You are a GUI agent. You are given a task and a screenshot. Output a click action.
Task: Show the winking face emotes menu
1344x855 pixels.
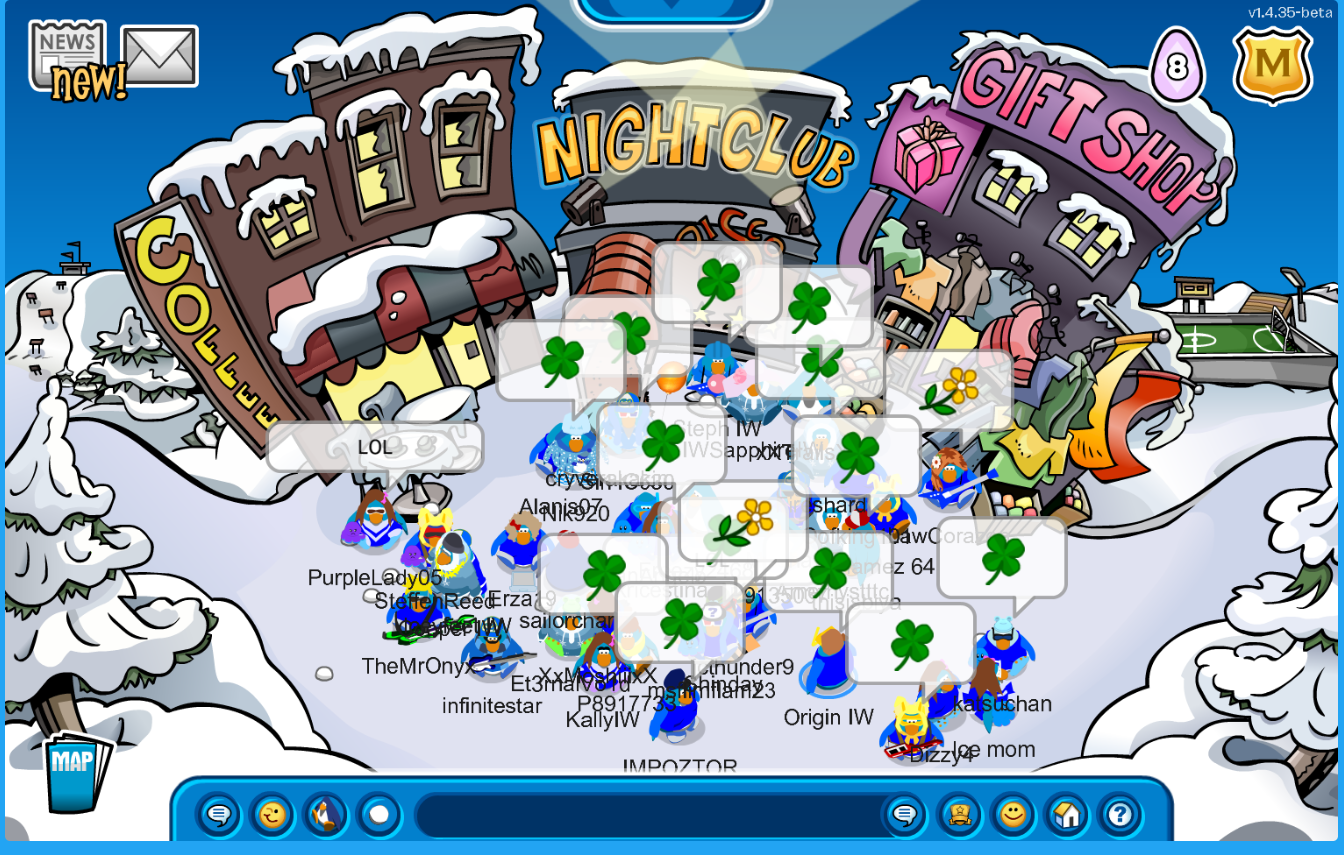coord(272,815)
